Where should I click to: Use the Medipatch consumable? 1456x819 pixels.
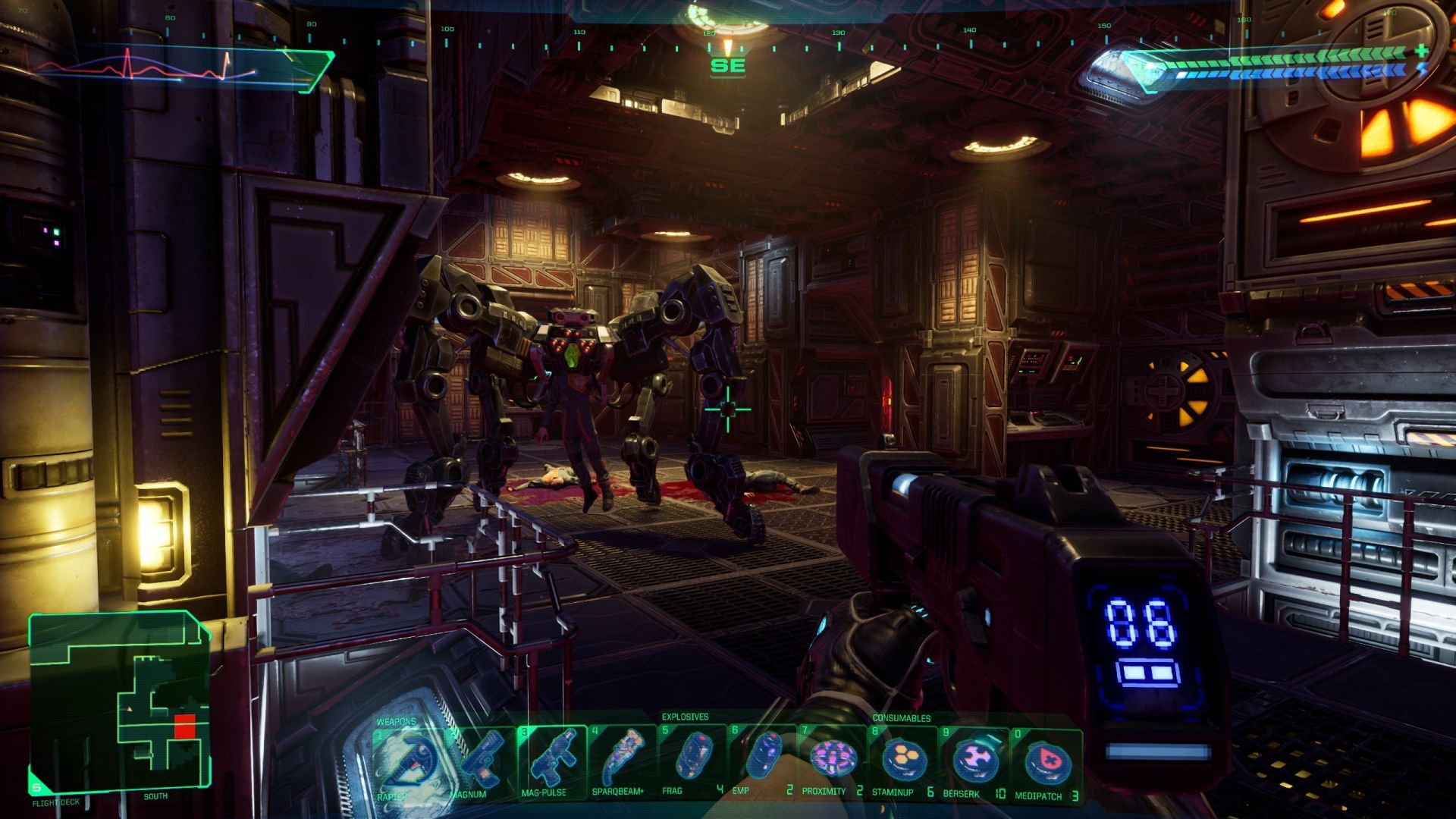coord(1046,762)
